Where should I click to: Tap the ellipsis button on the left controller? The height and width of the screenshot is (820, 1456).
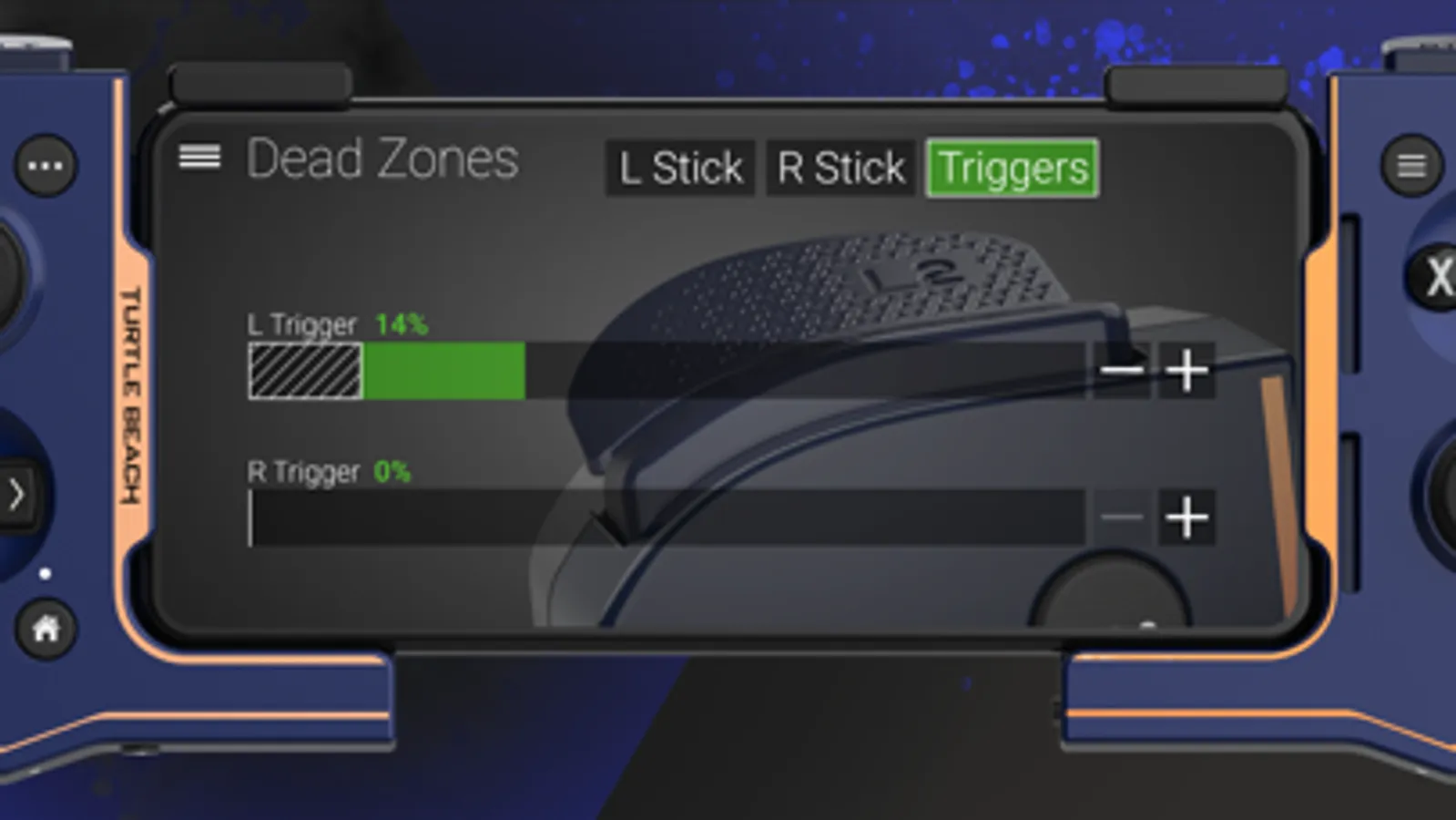(x=46, y=165)
